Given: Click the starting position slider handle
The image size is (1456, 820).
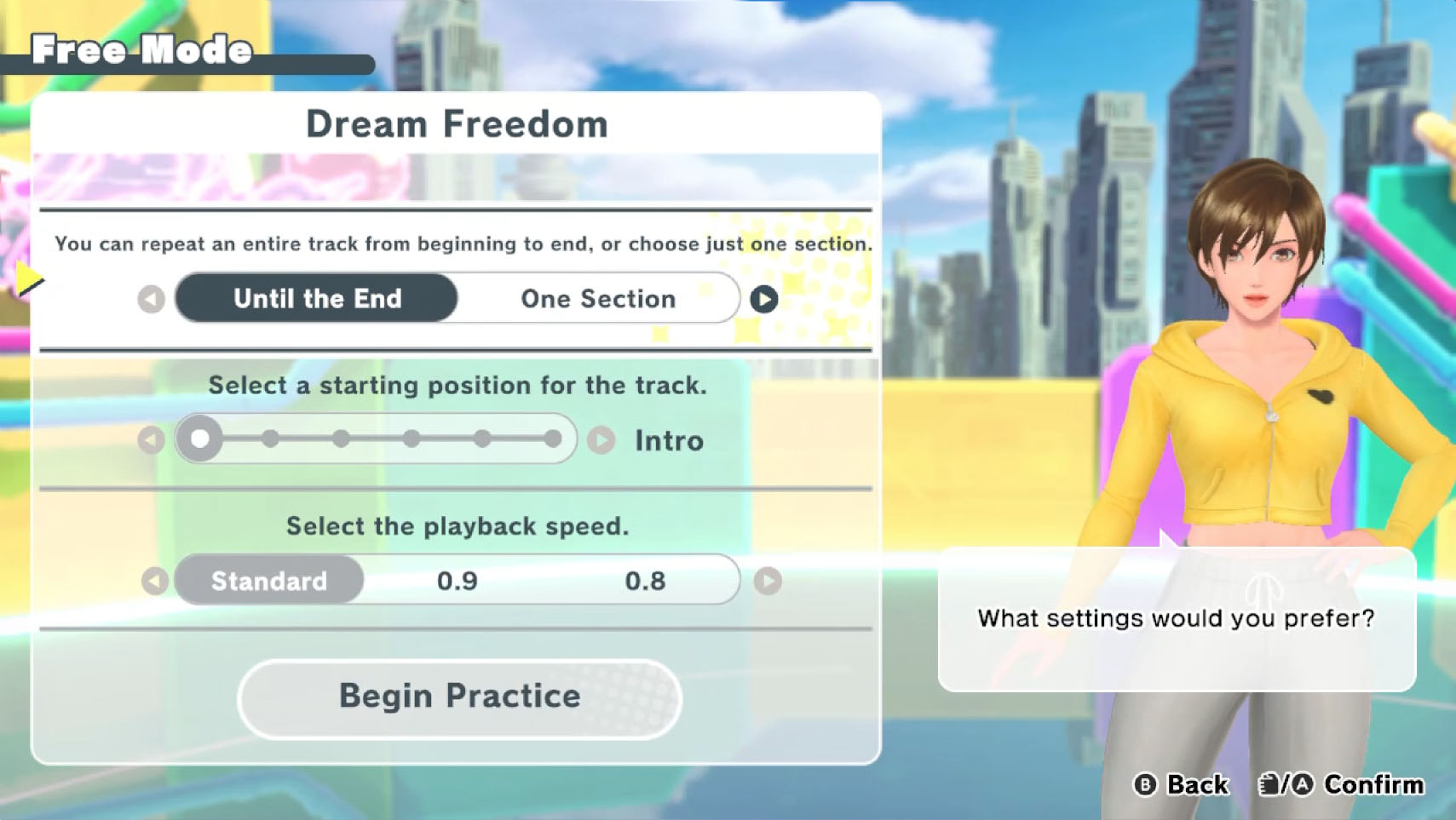Looking at the screenshot, I should [200, 439].
